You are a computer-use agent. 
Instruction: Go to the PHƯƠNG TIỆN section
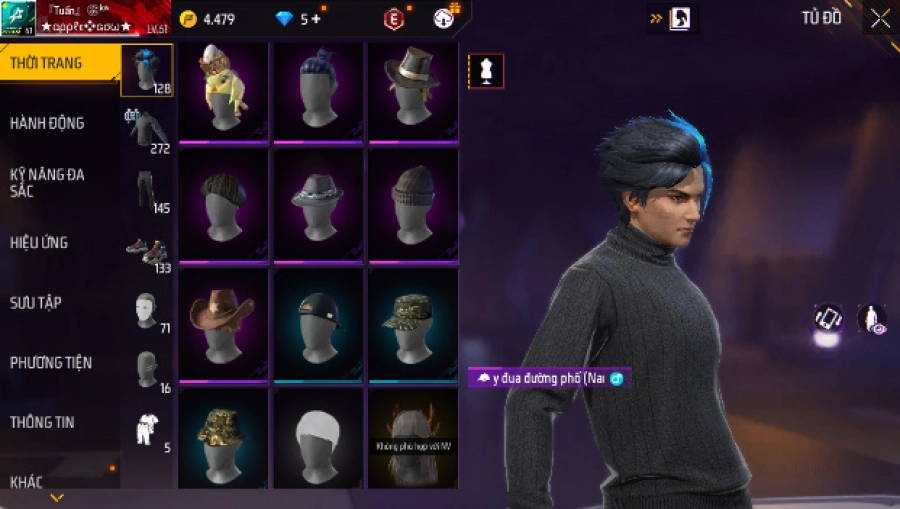click(x=48, y=362)
